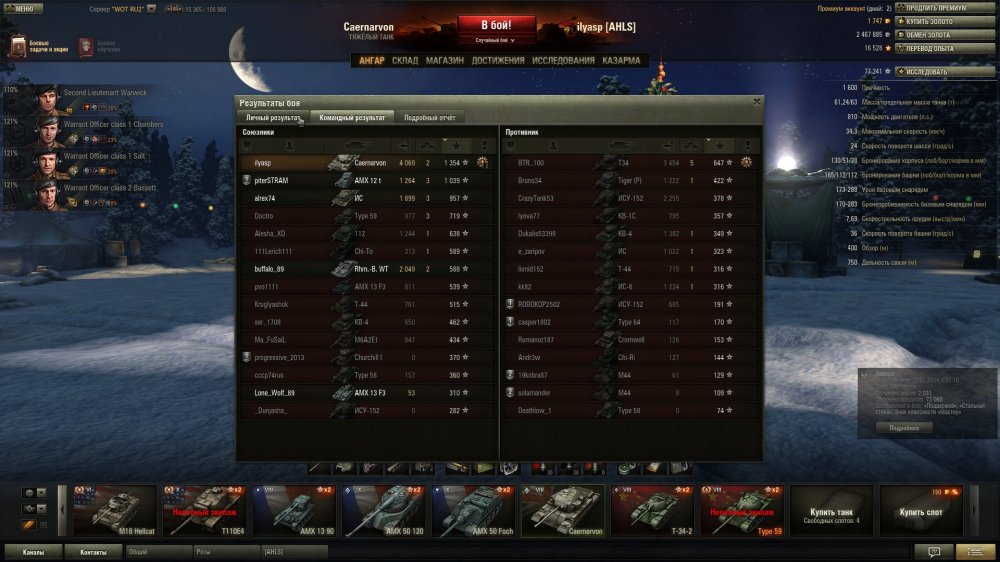
Task: Go to the ДОСТИЖЕНИЯ section
Action: tap(497, 61)
